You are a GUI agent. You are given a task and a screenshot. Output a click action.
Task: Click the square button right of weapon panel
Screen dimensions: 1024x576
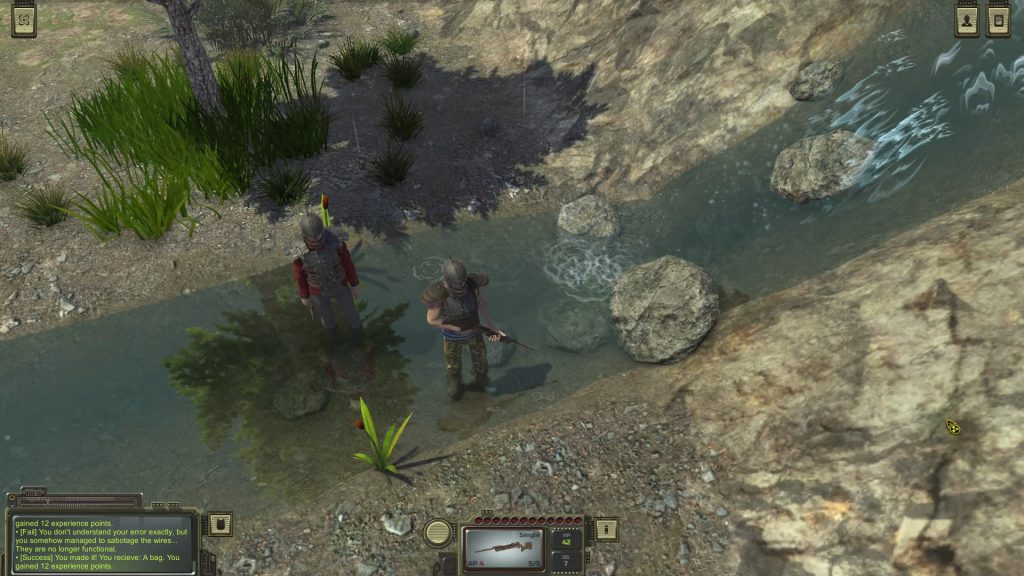pyautogui.click(x=606, y=528)
